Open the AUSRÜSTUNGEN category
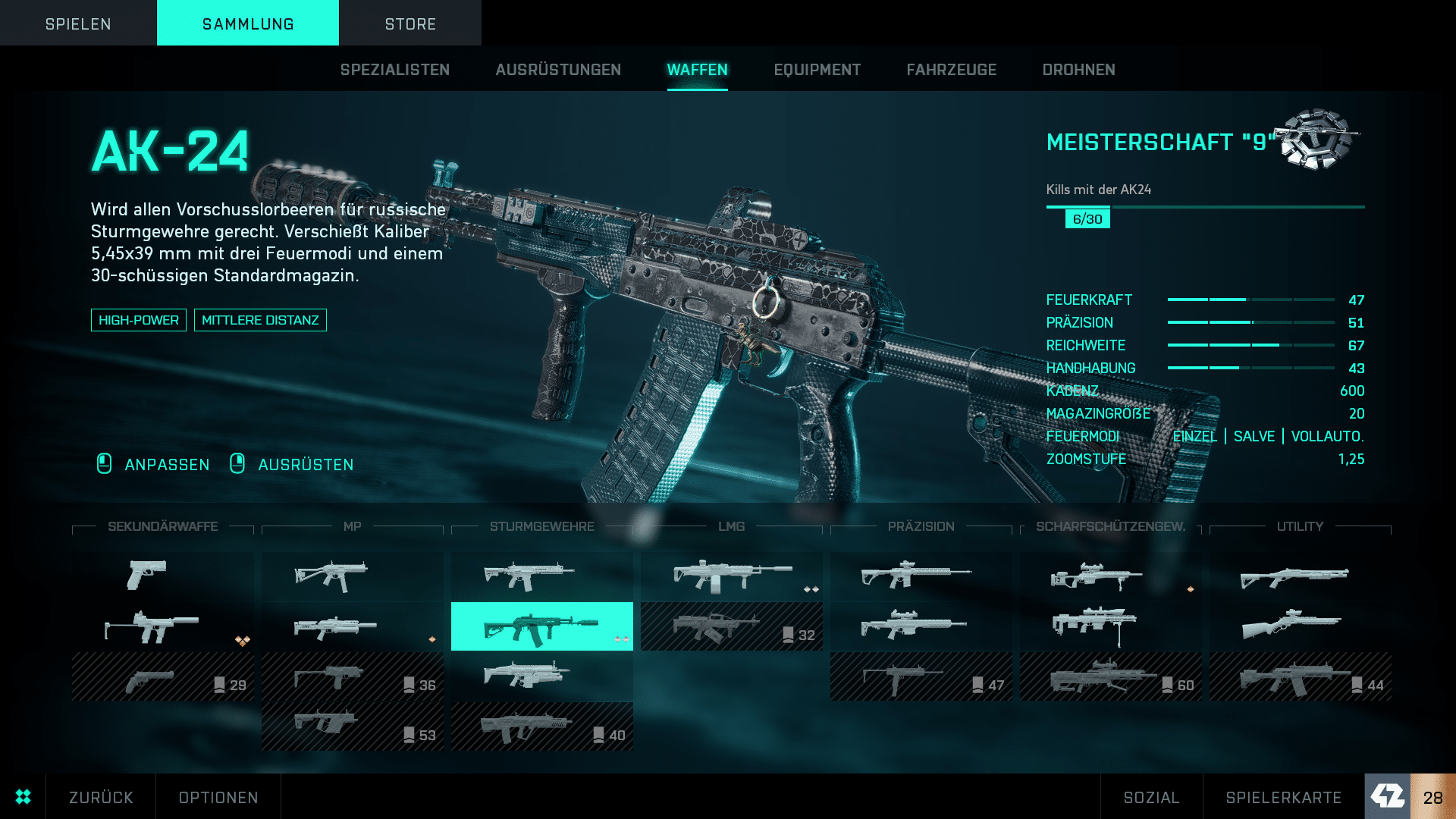 [x=558, y=70]
